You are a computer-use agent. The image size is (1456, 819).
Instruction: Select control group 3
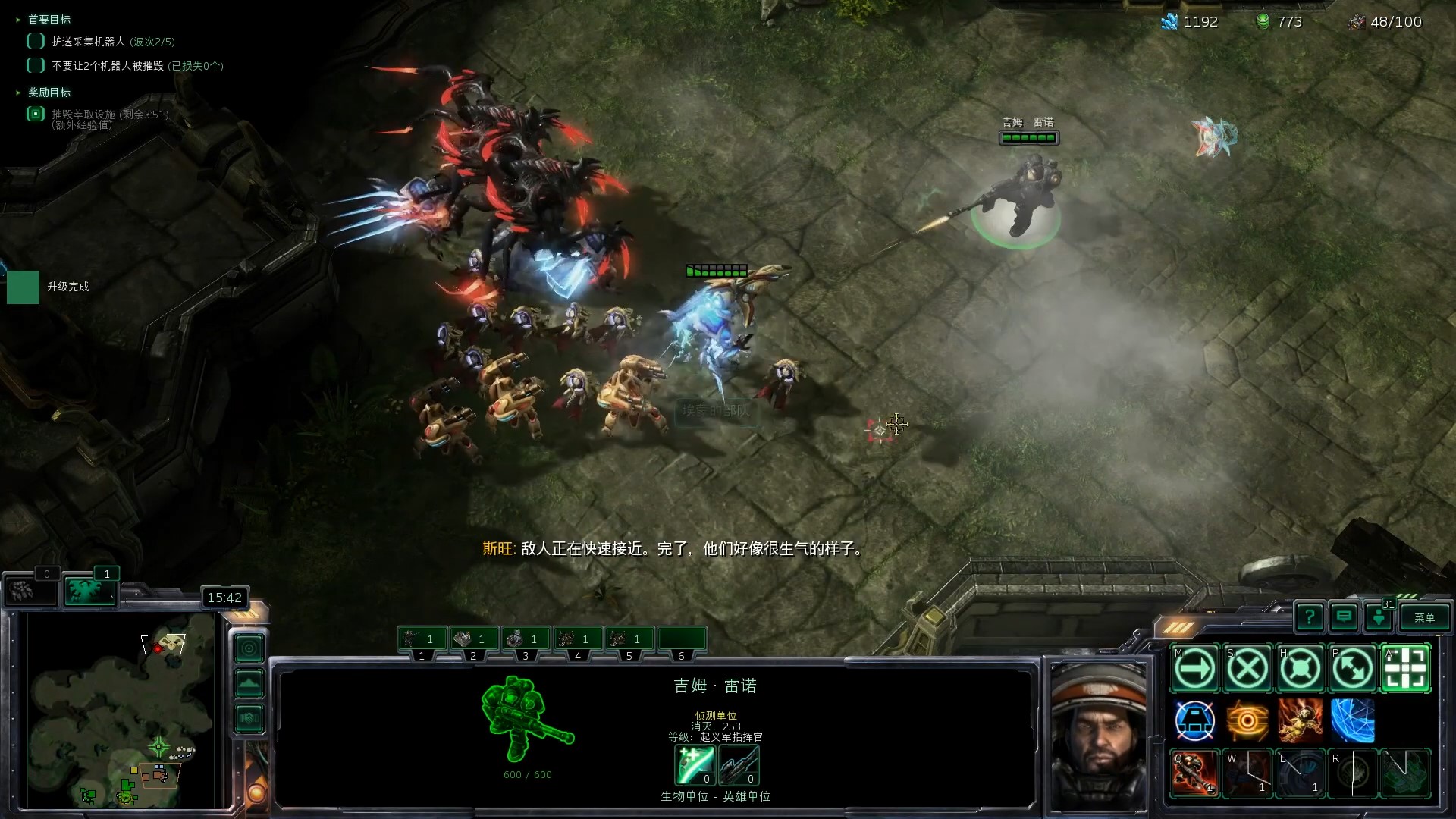pos(526,640)
